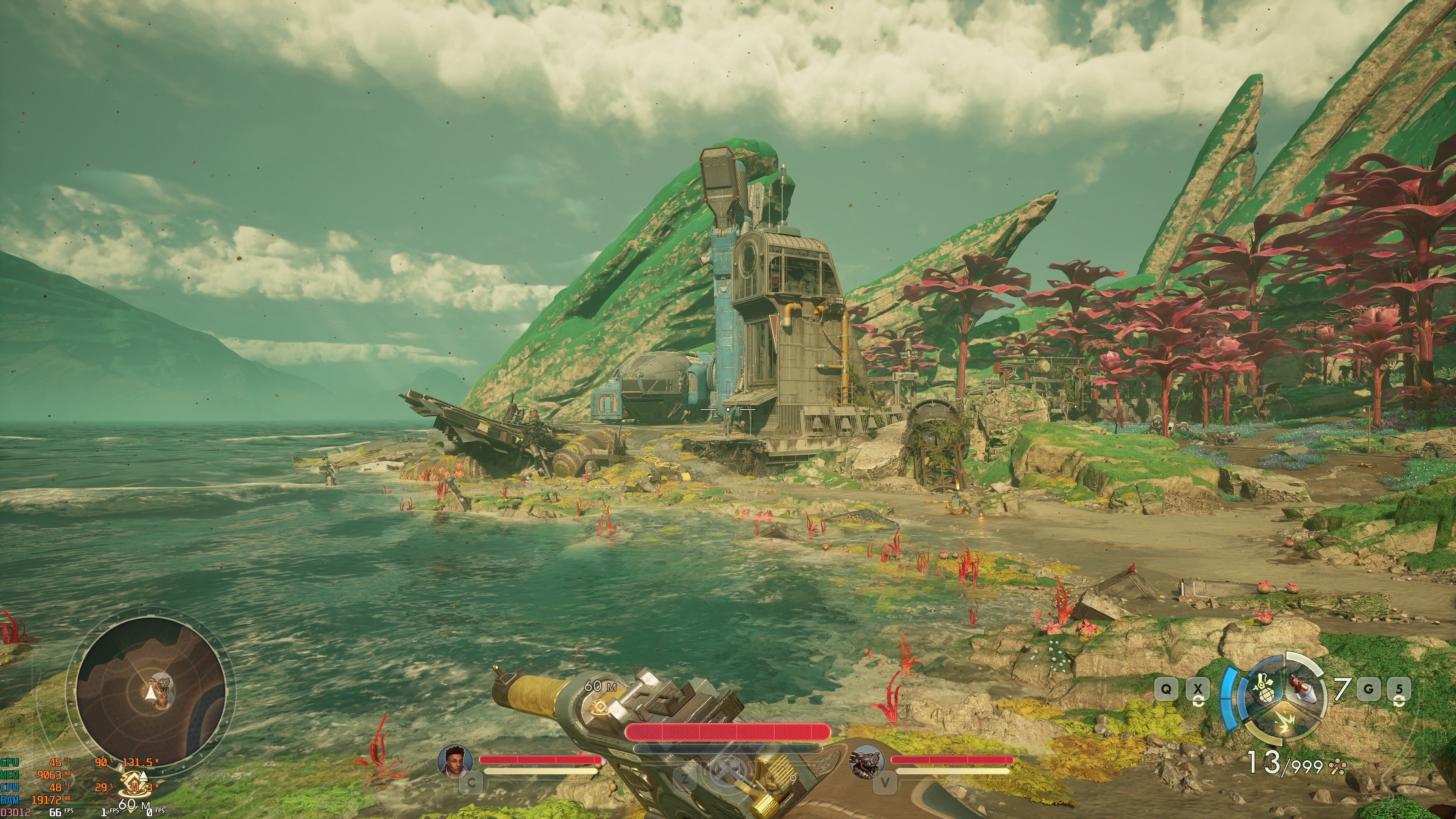Select the robot companion portrait
The width and height of the screenshot is (1456, 819).
pyautogui.click(x=866, y=760)
